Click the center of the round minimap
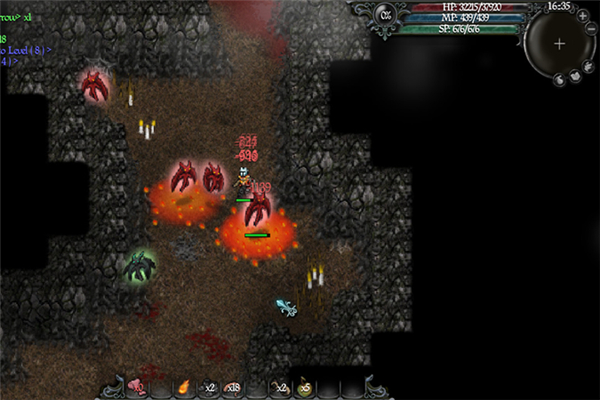Viewport: 600px width, 400px height. pyautogui.click(x=559, y=44)
